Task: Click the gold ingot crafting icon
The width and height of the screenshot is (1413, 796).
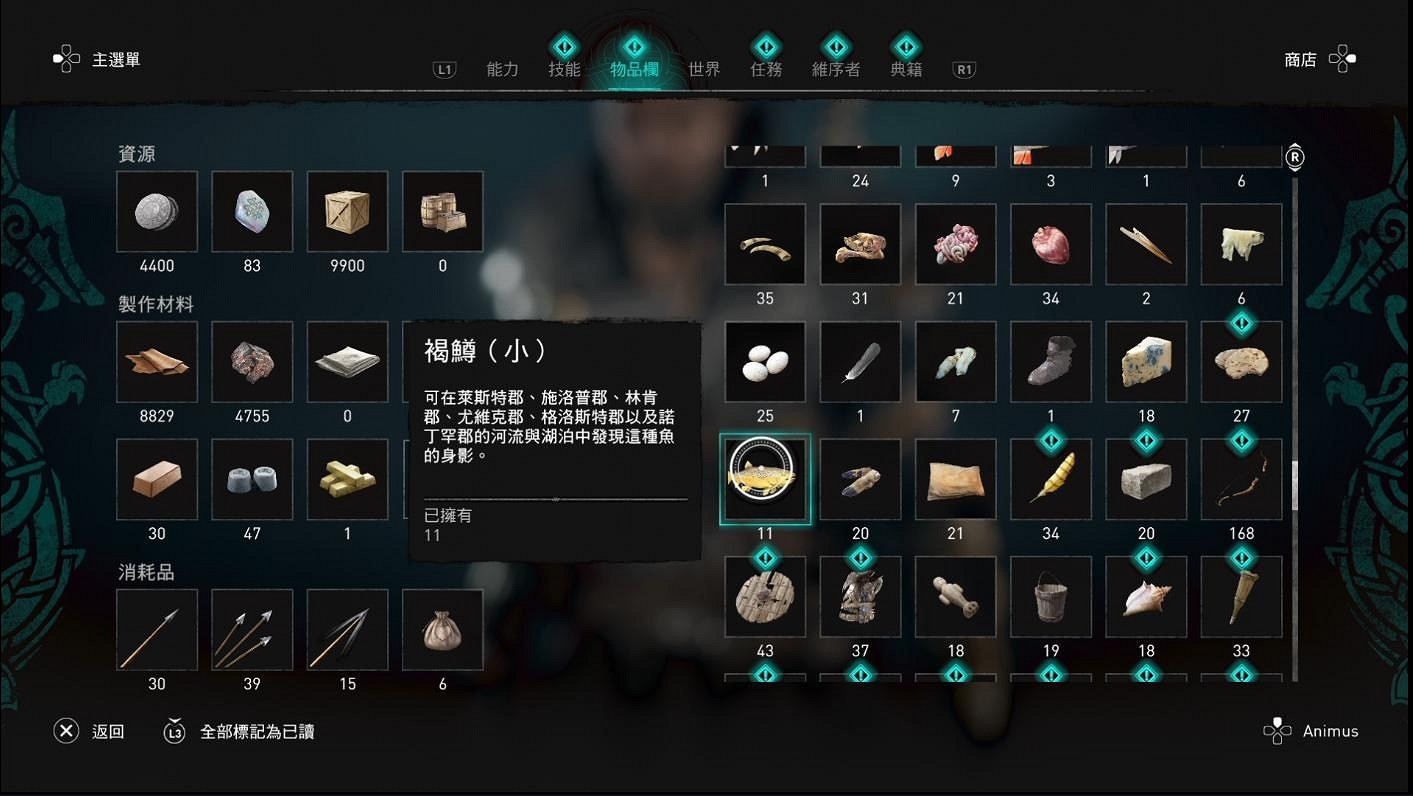Action: 346,479
